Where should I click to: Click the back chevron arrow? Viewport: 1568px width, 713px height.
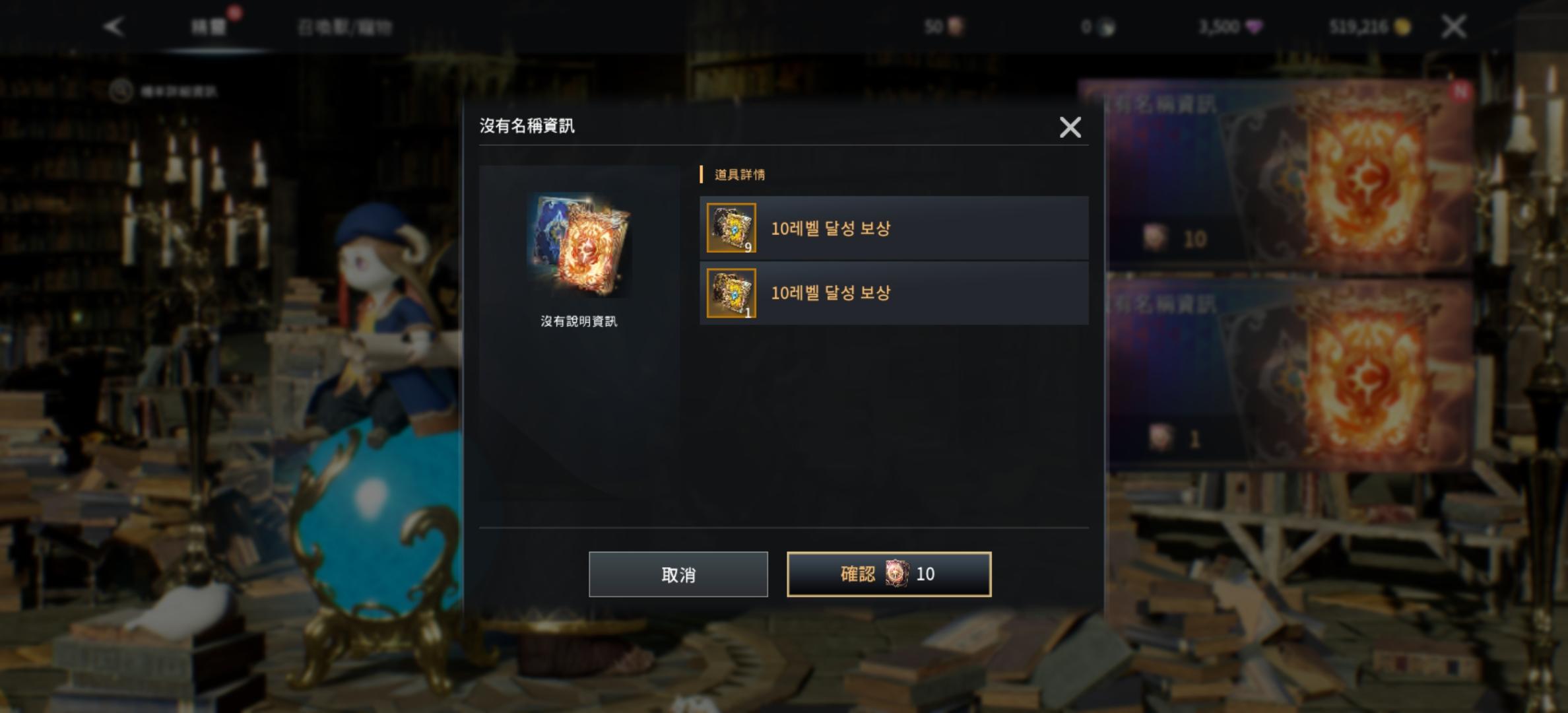pyautogui.click(x=114, y=28)
